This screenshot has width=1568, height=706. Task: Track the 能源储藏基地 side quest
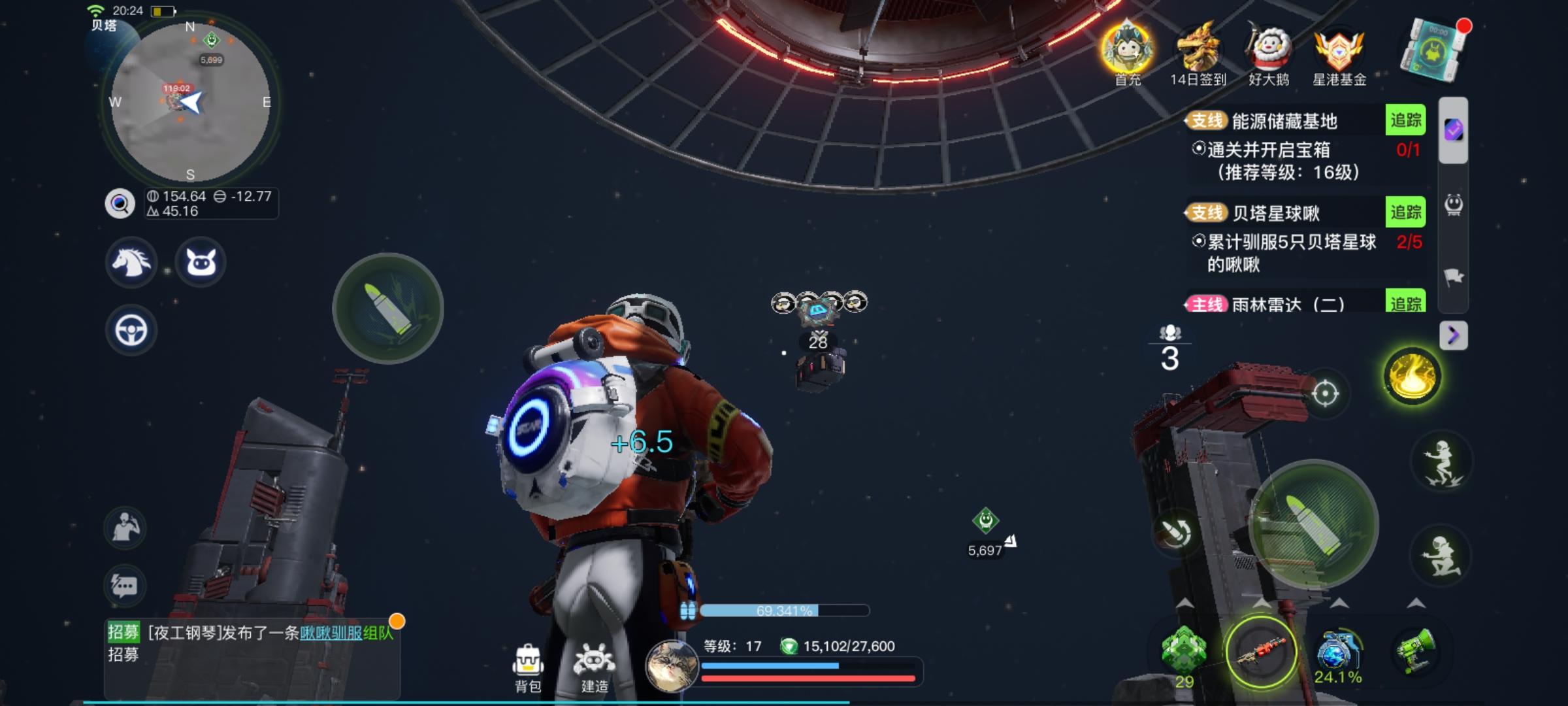(x=1405, y=120)
